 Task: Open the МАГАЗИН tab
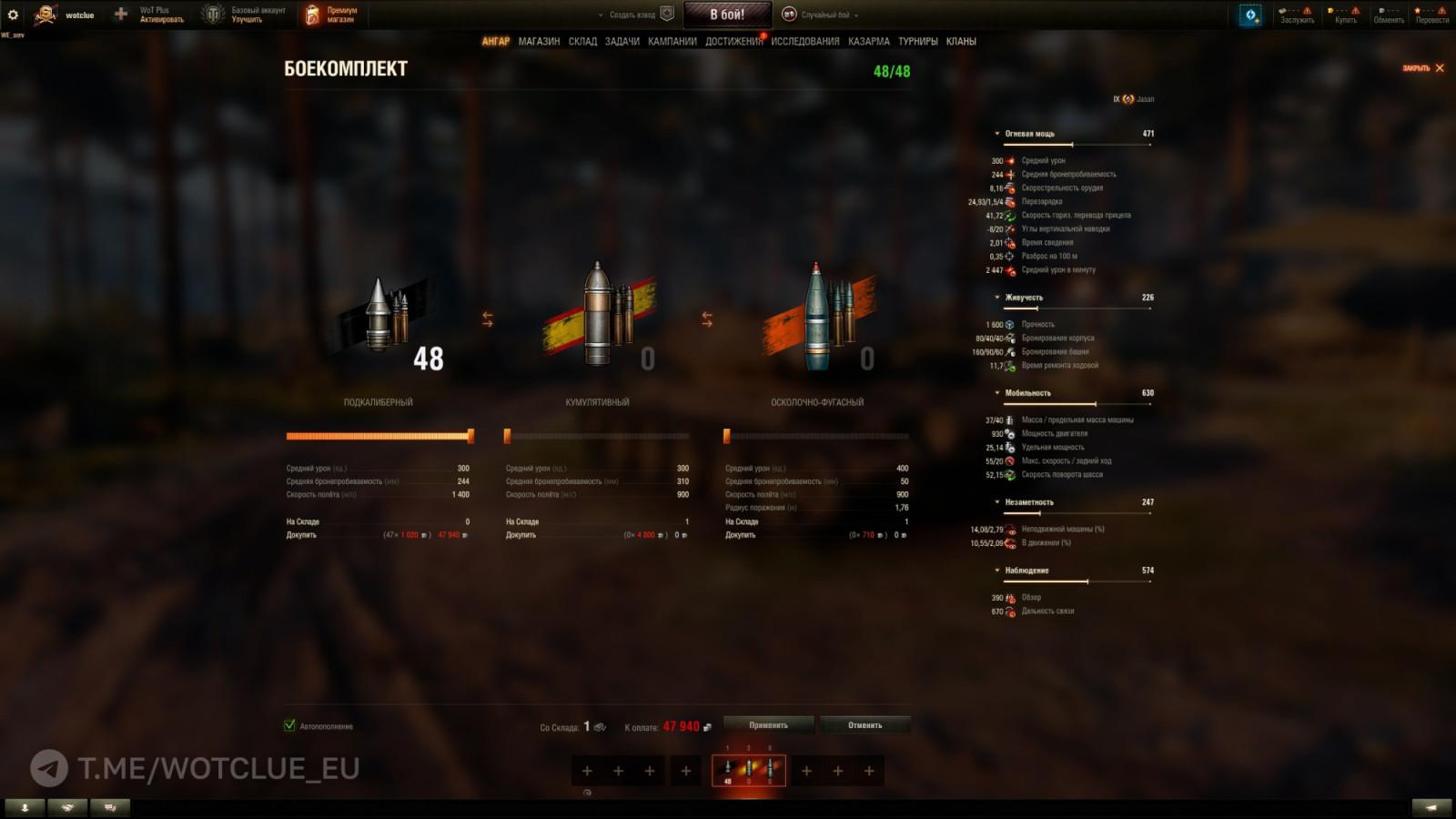(541, 42)
